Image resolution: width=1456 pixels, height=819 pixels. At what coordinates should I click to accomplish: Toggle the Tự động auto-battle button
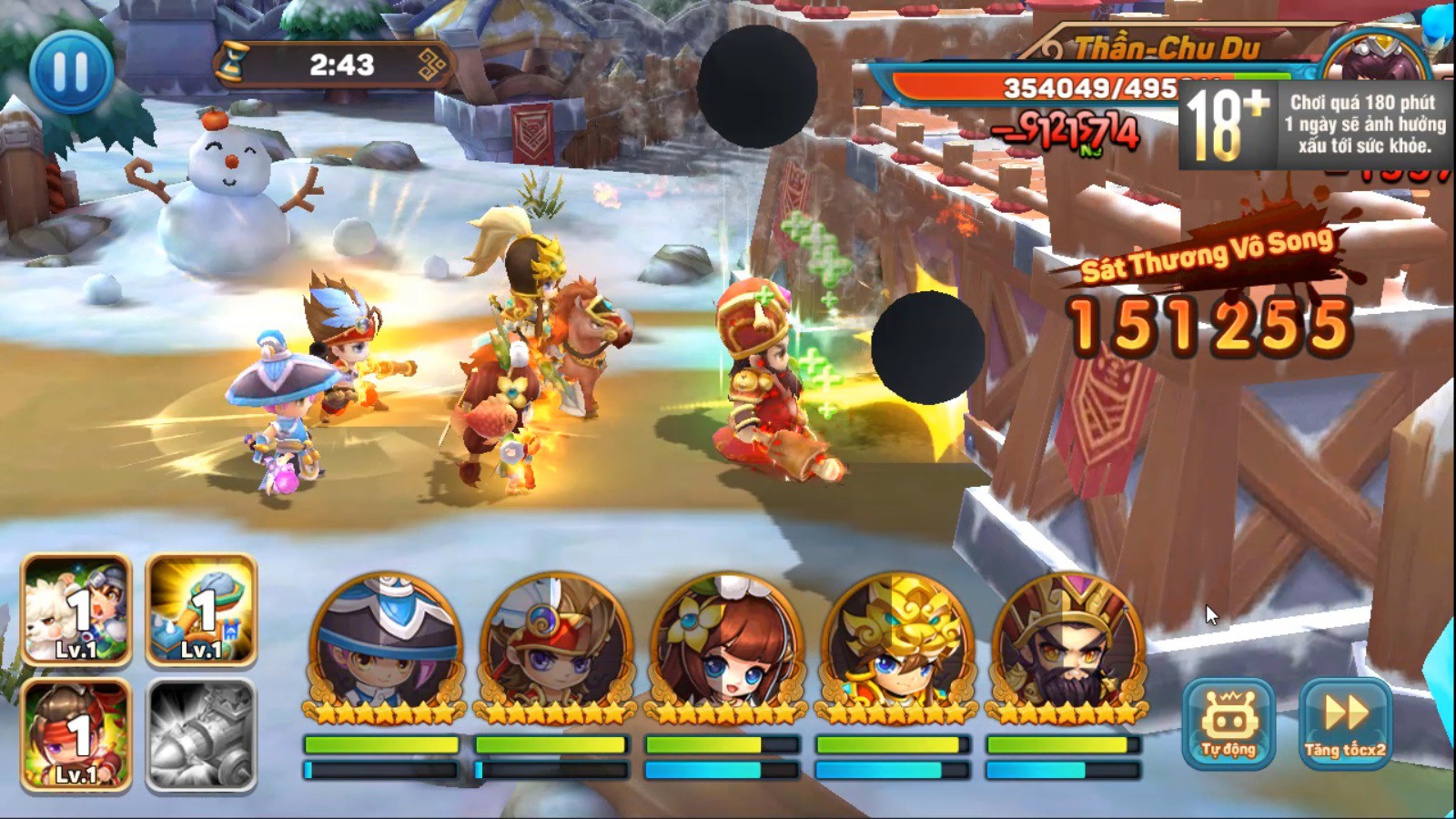[x=1228, y=723]
